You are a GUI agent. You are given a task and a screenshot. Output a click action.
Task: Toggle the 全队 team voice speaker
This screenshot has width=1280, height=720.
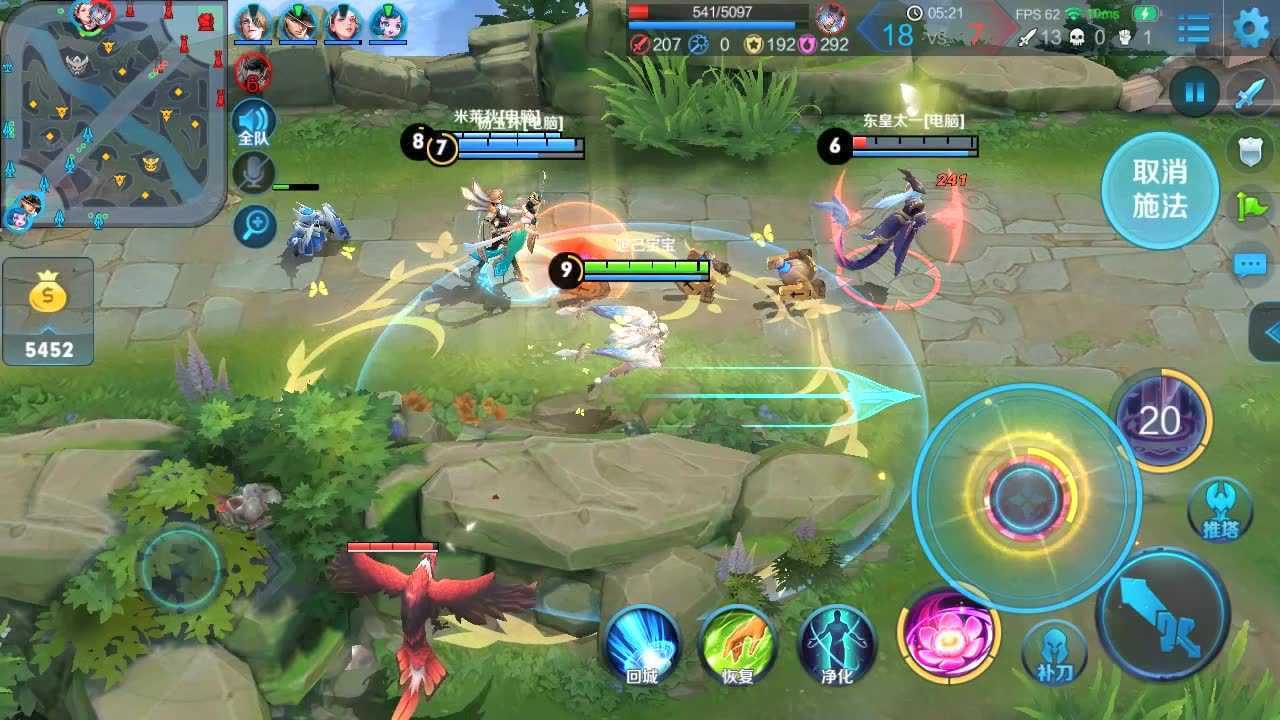click(254, 124)
